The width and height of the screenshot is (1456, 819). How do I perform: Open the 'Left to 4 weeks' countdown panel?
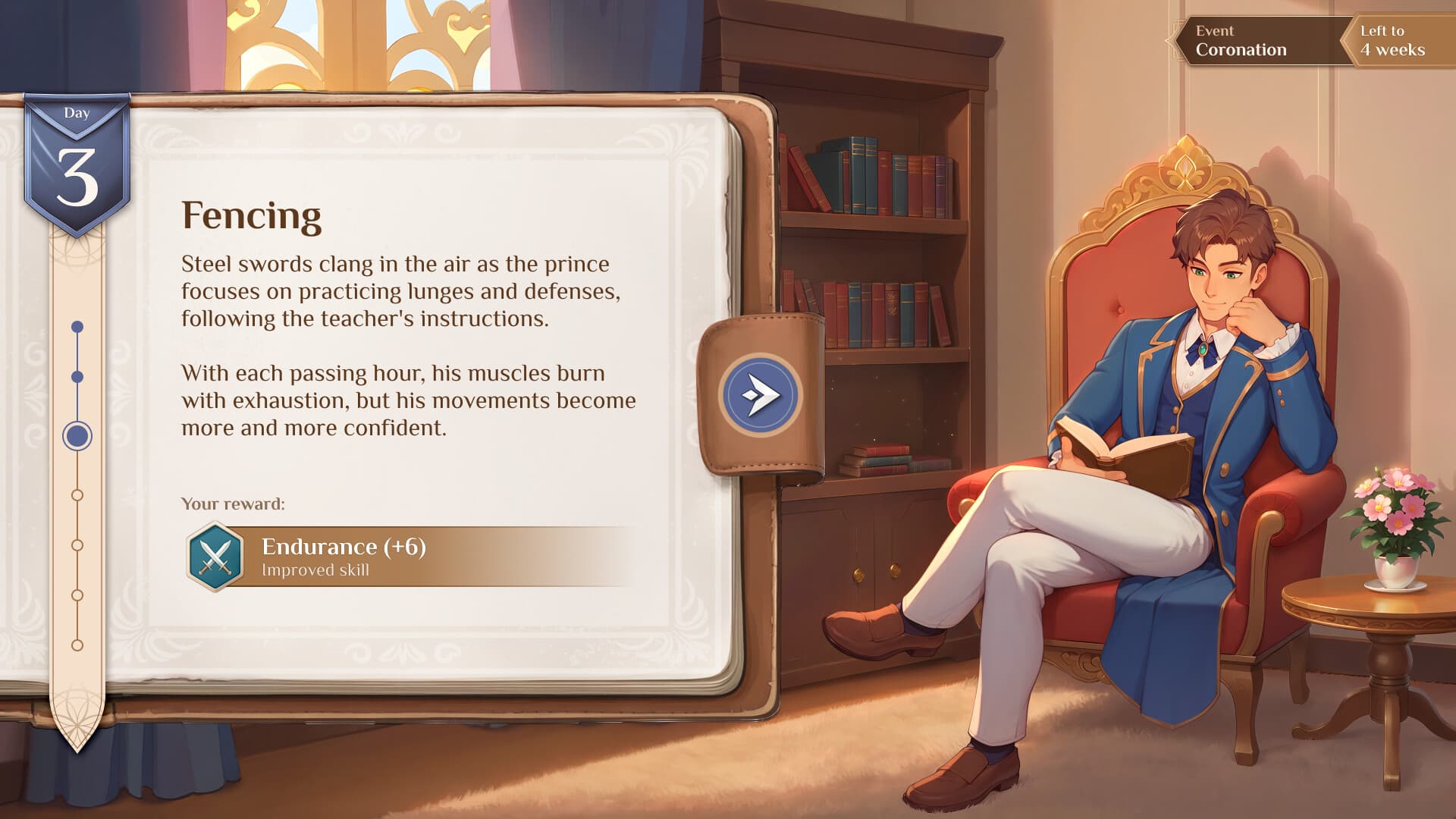[x=1397, y=41]
